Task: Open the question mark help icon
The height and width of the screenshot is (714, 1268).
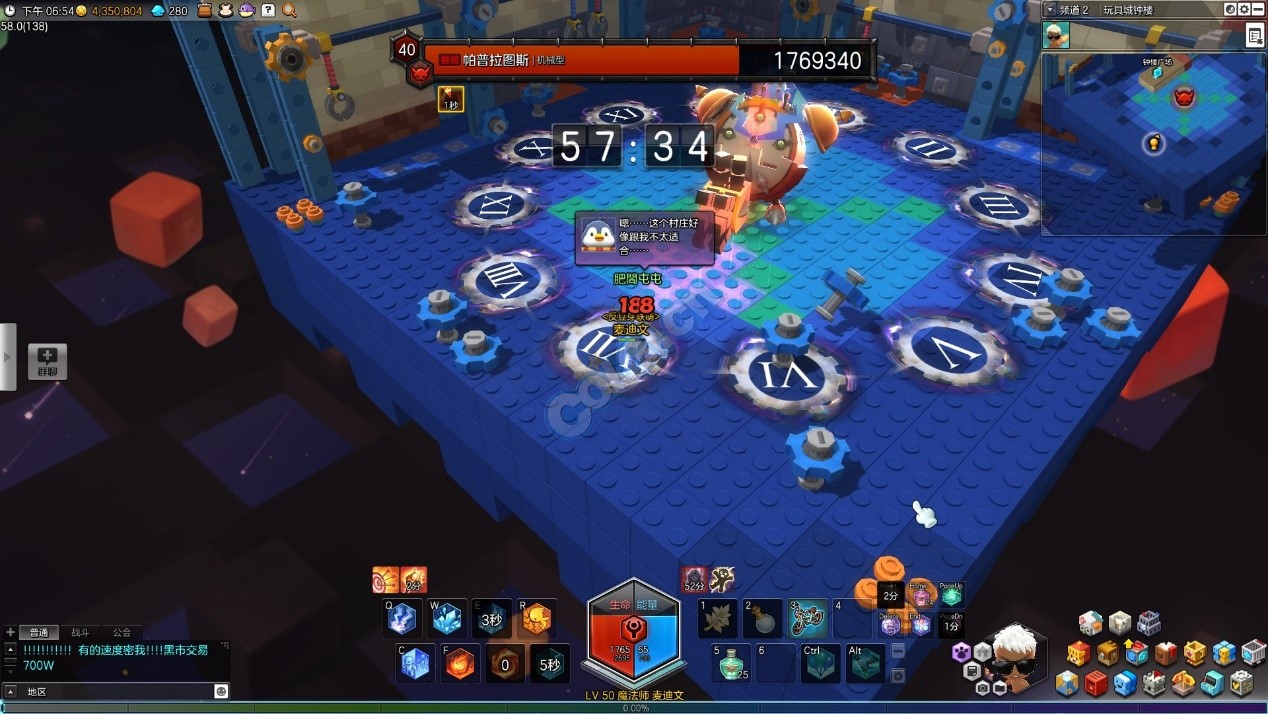Action: click(268, 10)
